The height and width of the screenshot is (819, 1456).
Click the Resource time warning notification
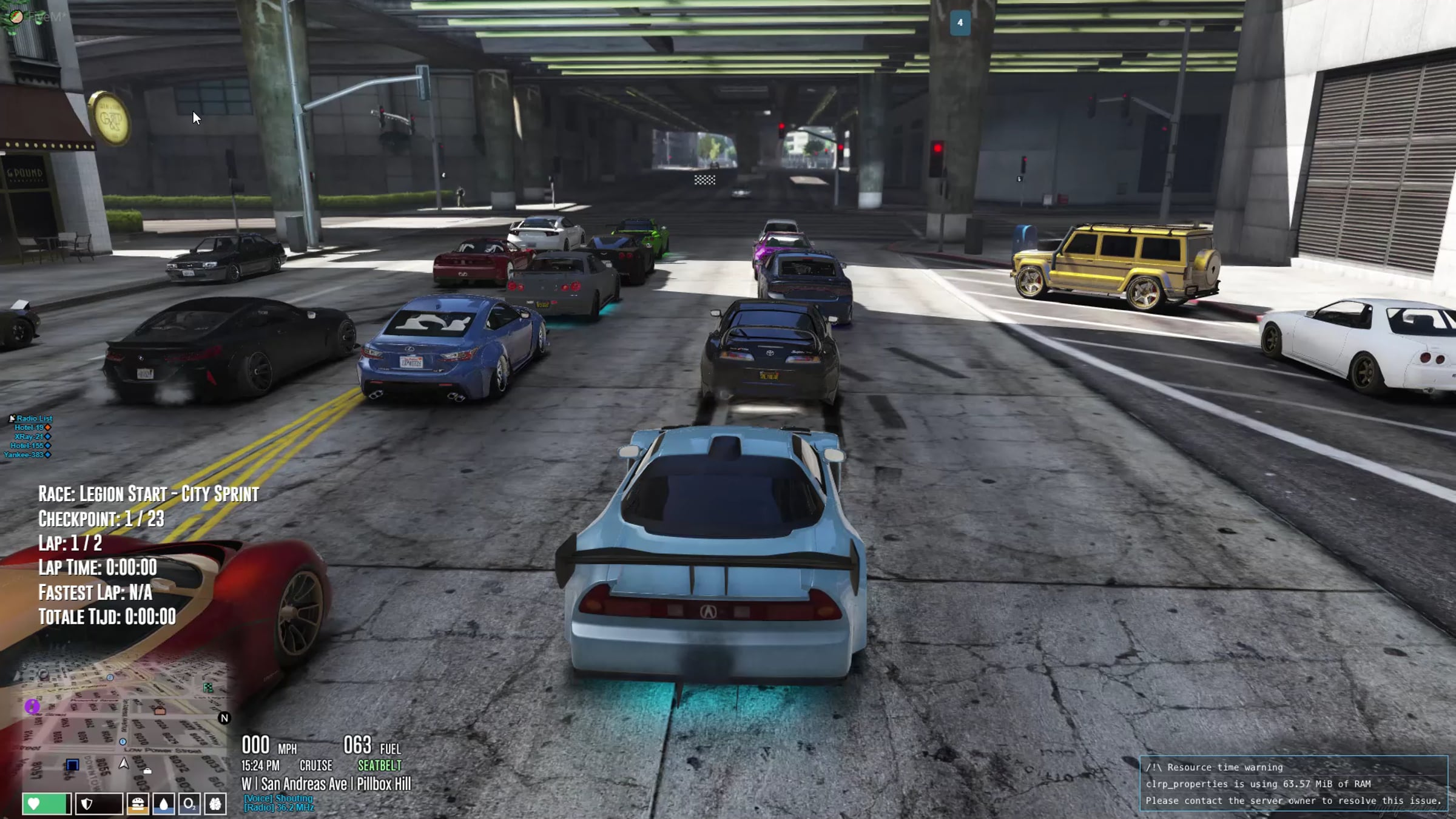[x=1293, y=784]
